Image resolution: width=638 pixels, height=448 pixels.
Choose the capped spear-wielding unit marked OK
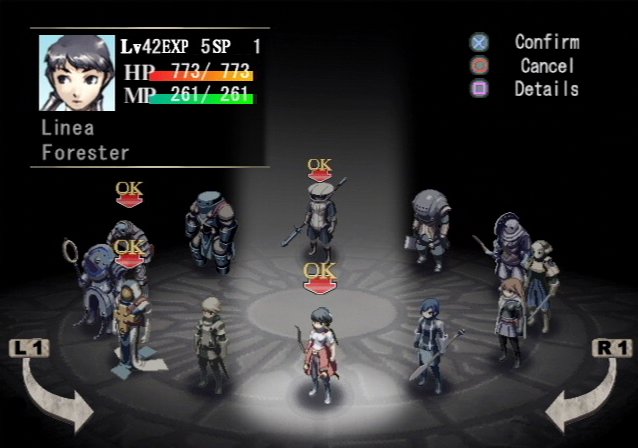(x=321, y=217)
